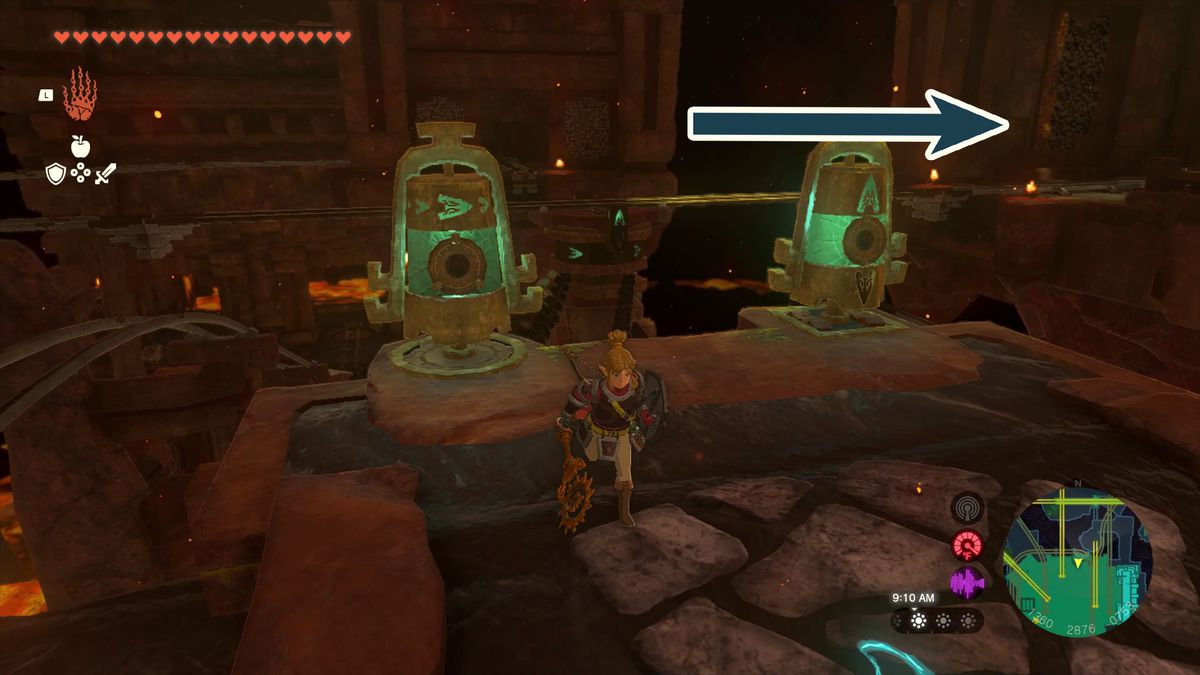Image resolution: width=1200 pixels, height=675 pixels.
Task: Click the purple sound wave noise indicator
Action: 967,583
